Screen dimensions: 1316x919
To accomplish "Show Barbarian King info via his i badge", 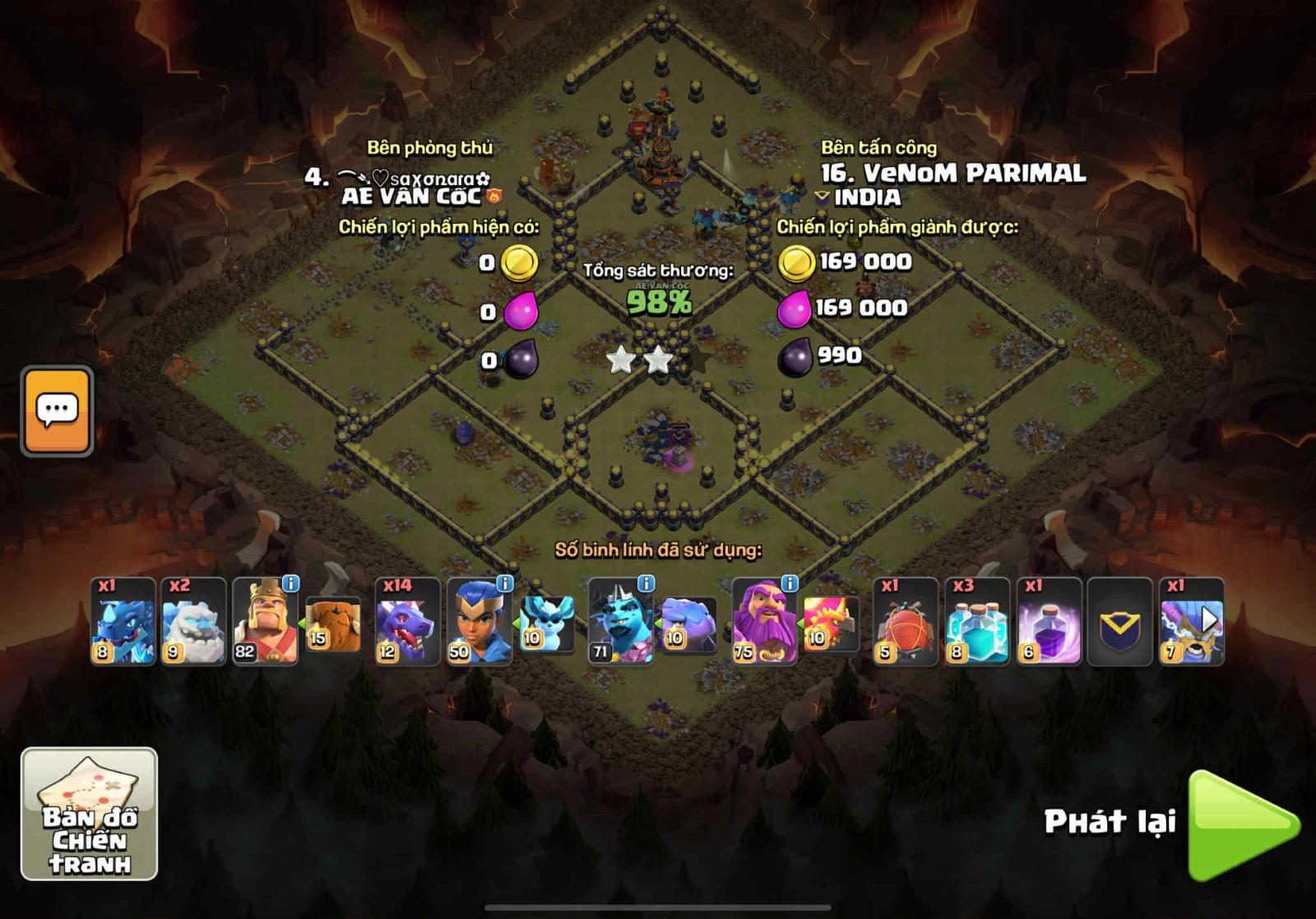I will [x=290, y=583].
